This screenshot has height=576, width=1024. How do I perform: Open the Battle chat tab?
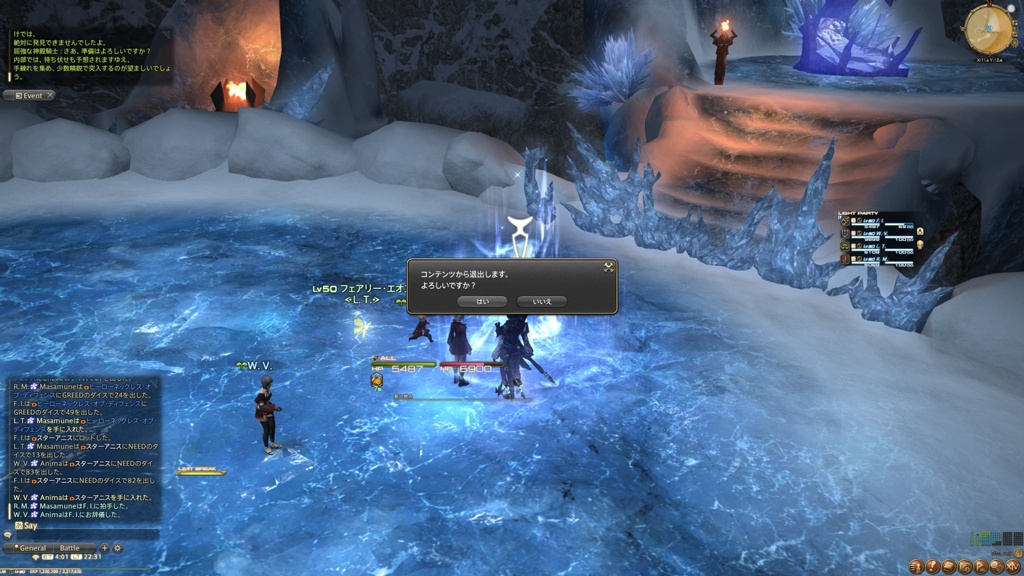pyautogui.click(x=70, y=548)
